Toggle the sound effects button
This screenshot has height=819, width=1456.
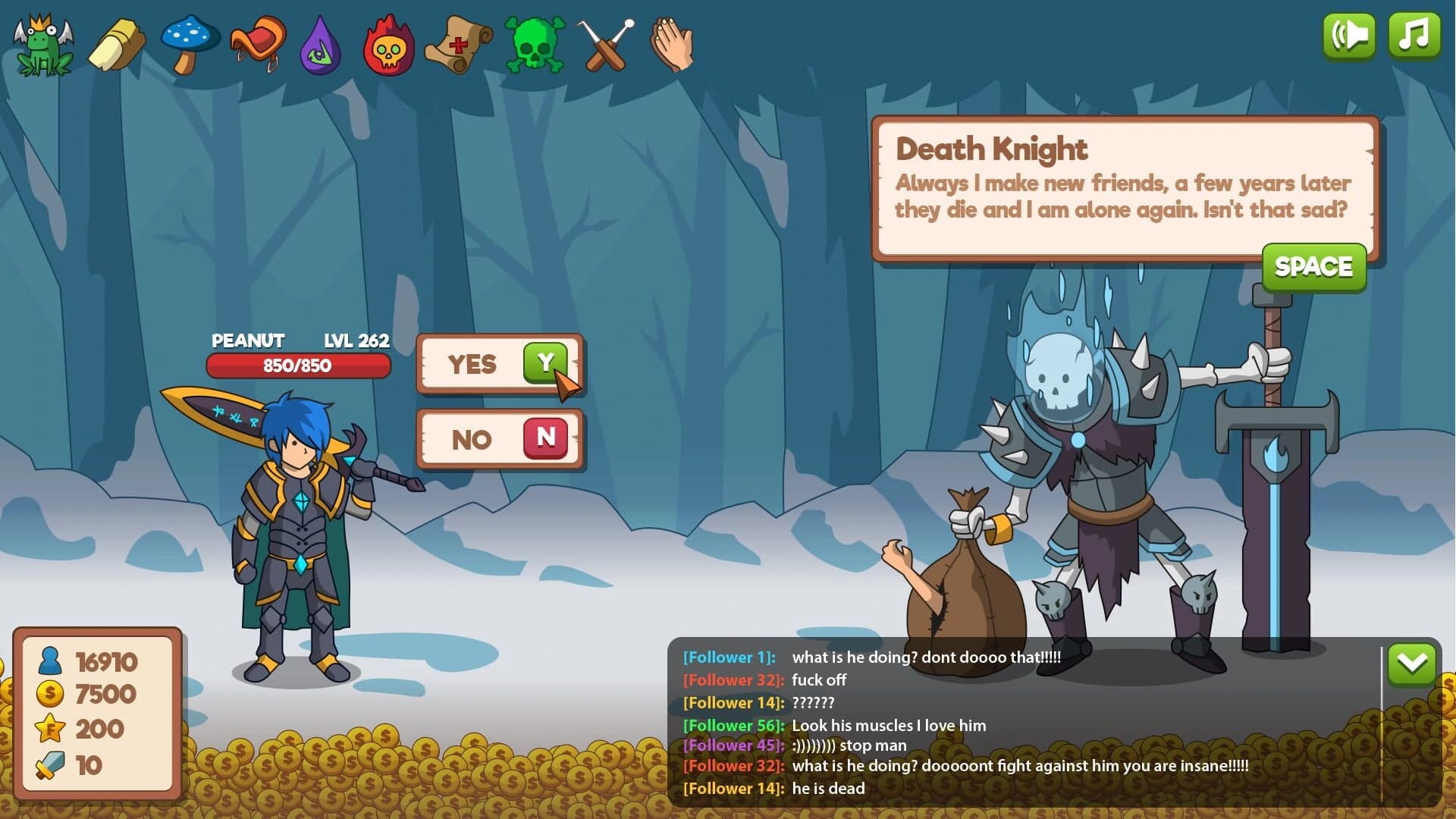point(1349,34)
